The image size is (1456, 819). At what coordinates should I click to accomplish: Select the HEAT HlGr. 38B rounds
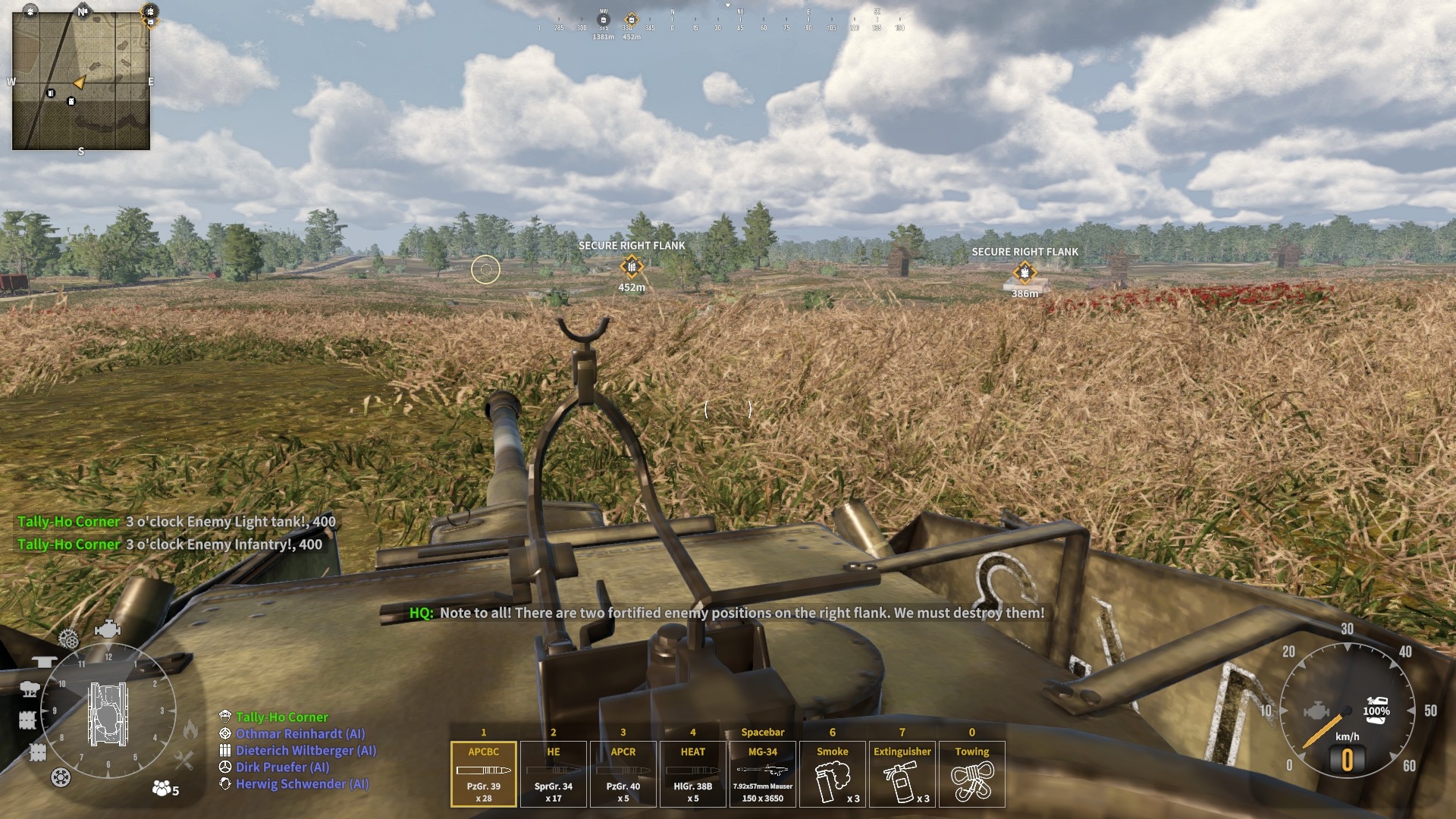click(692, 773)
